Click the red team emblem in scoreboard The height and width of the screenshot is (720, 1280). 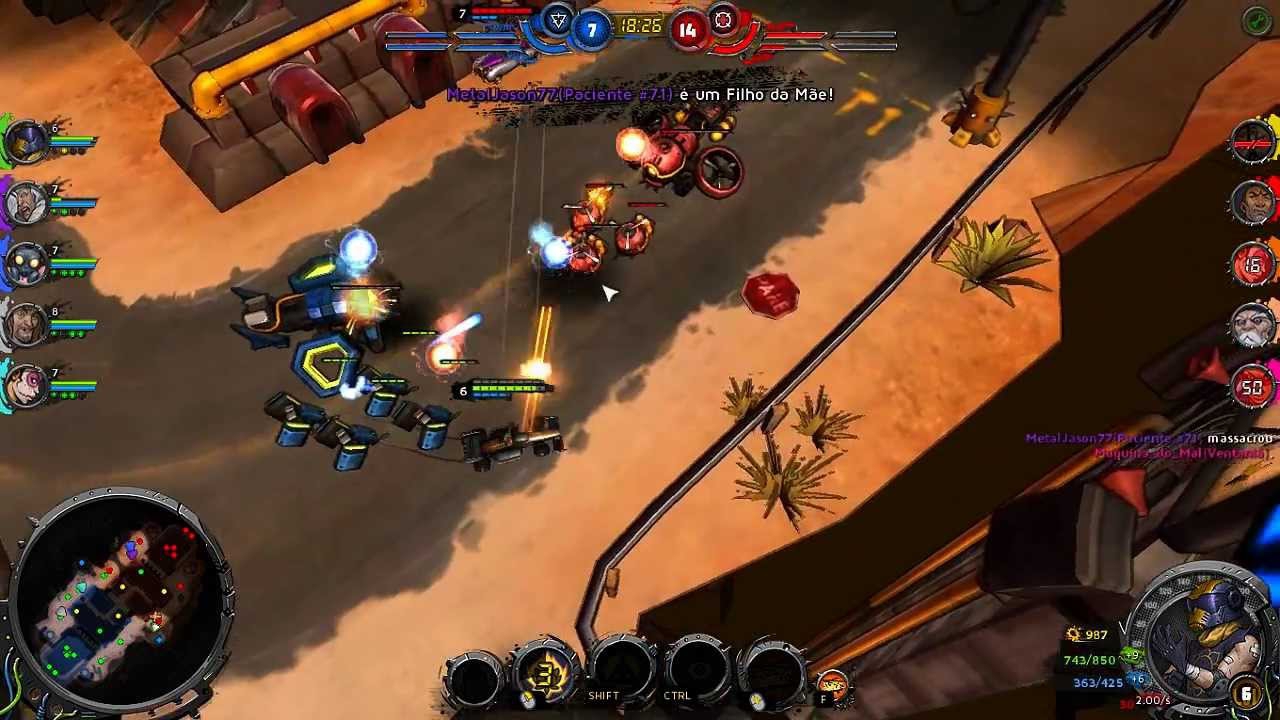pos(723,21)
